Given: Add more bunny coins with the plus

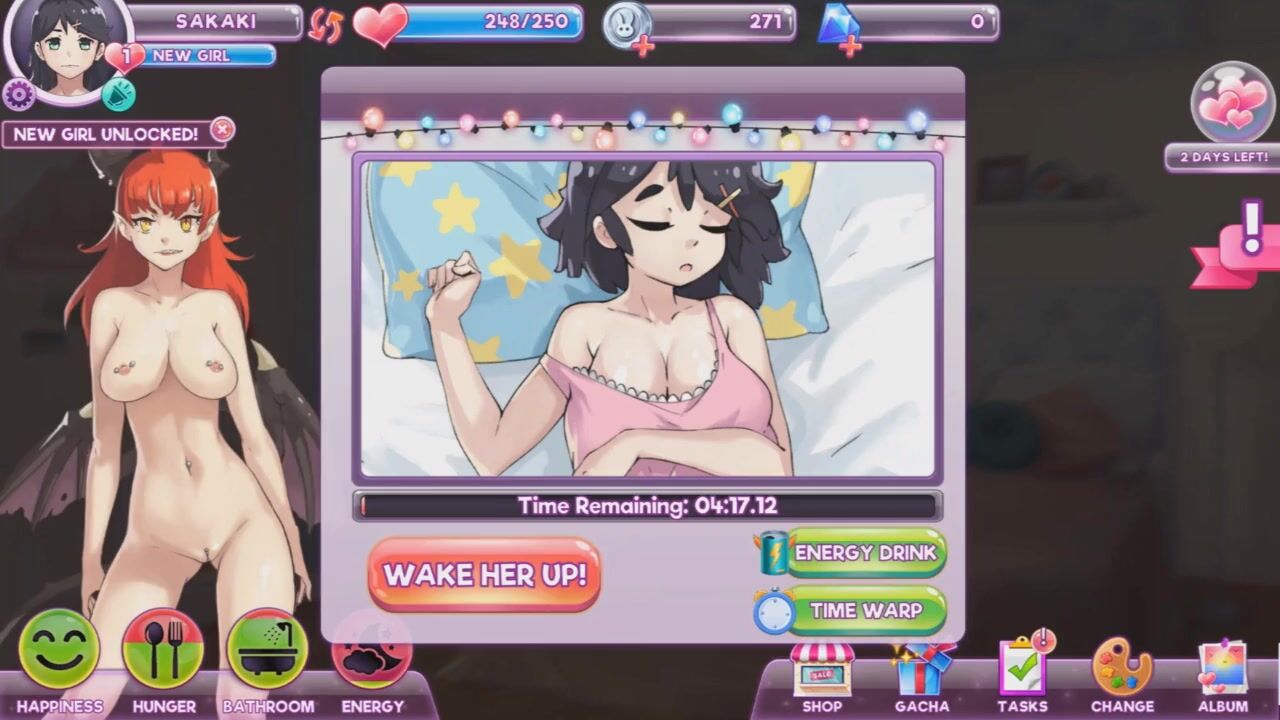Looking at the screenshot, I should [643, 47].
